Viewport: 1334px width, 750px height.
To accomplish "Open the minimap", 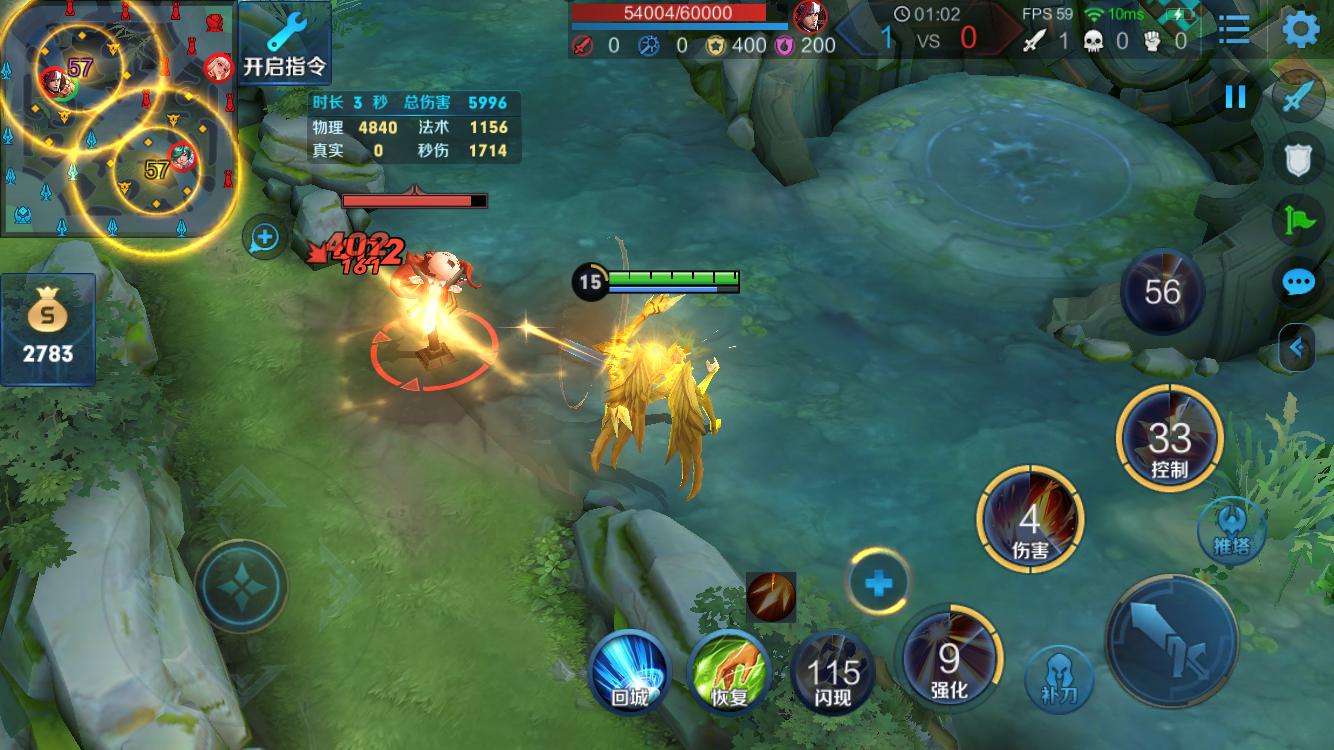I will (x=118, y=120).
